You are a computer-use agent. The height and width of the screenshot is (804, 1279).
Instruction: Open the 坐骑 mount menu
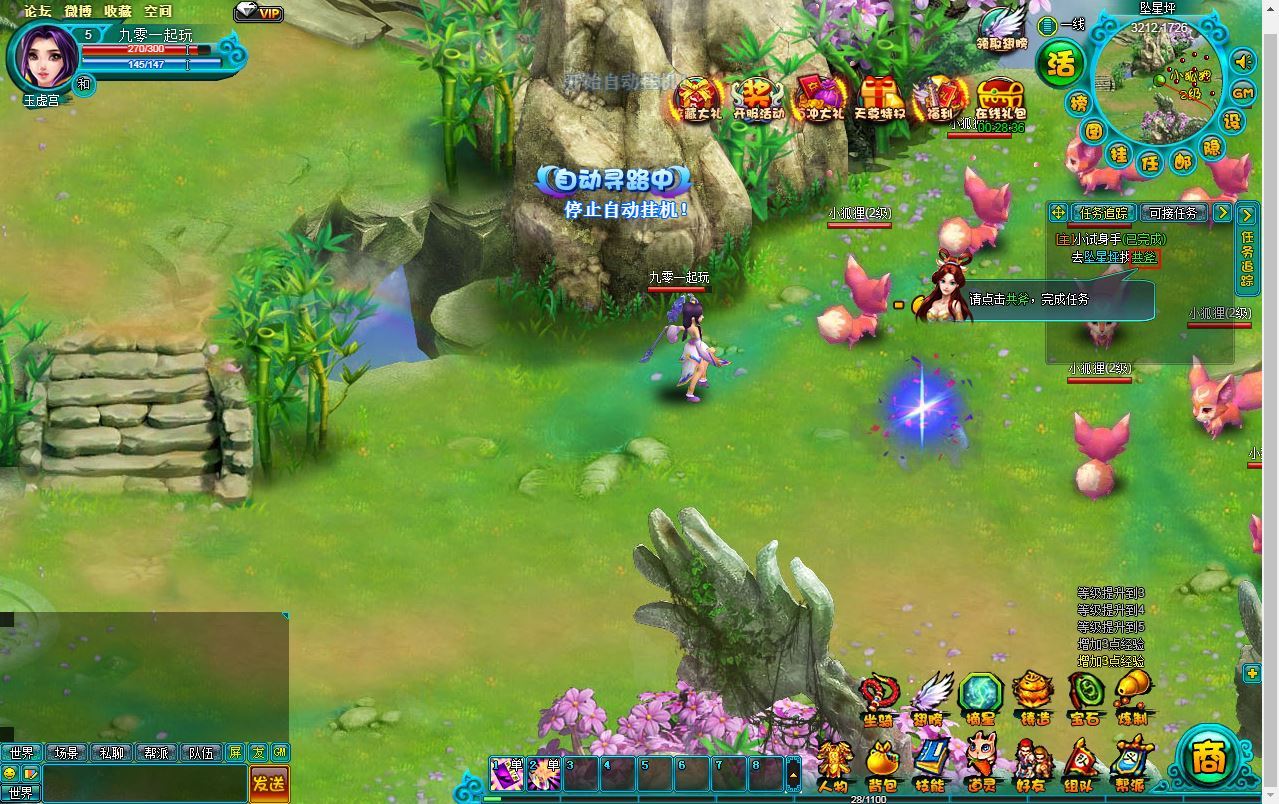point(879,698)
